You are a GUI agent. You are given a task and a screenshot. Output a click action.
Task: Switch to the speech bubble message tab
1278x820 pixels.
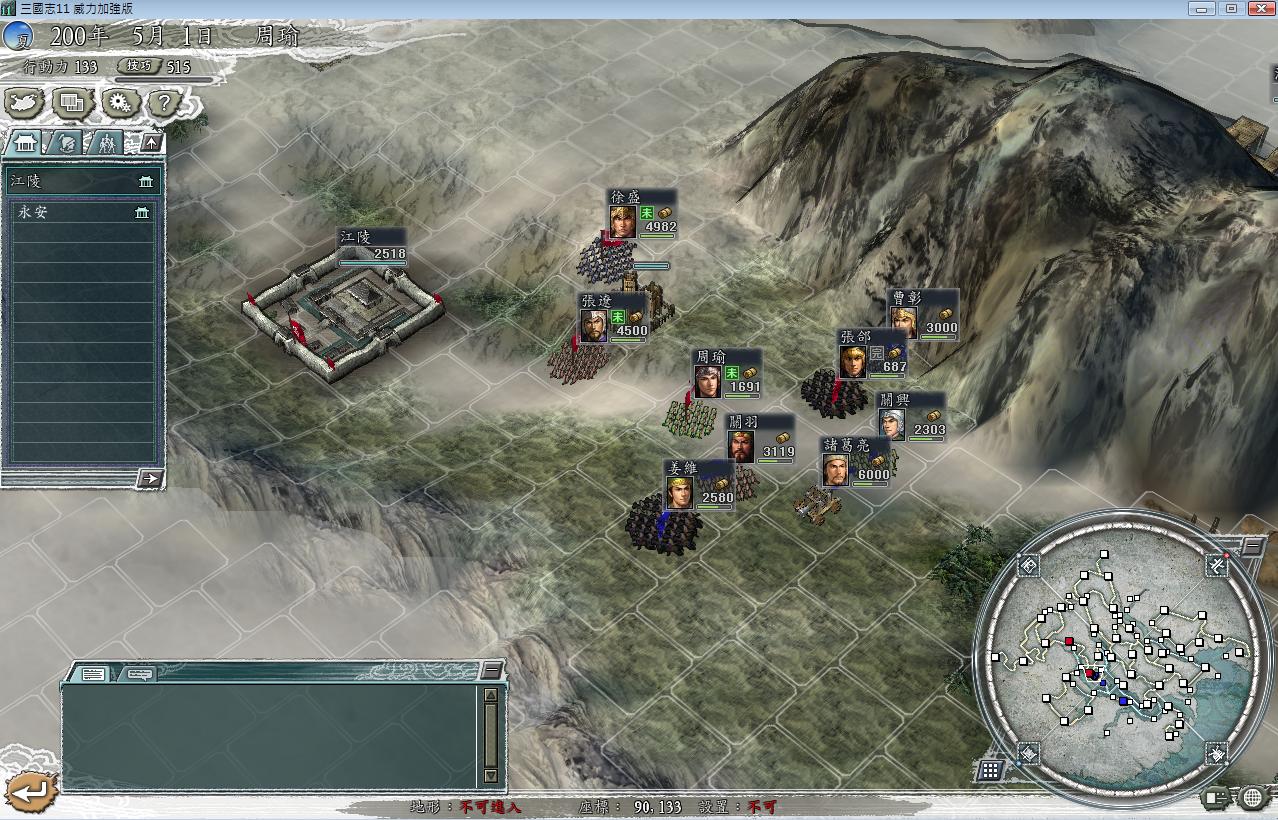coord(140,674)
